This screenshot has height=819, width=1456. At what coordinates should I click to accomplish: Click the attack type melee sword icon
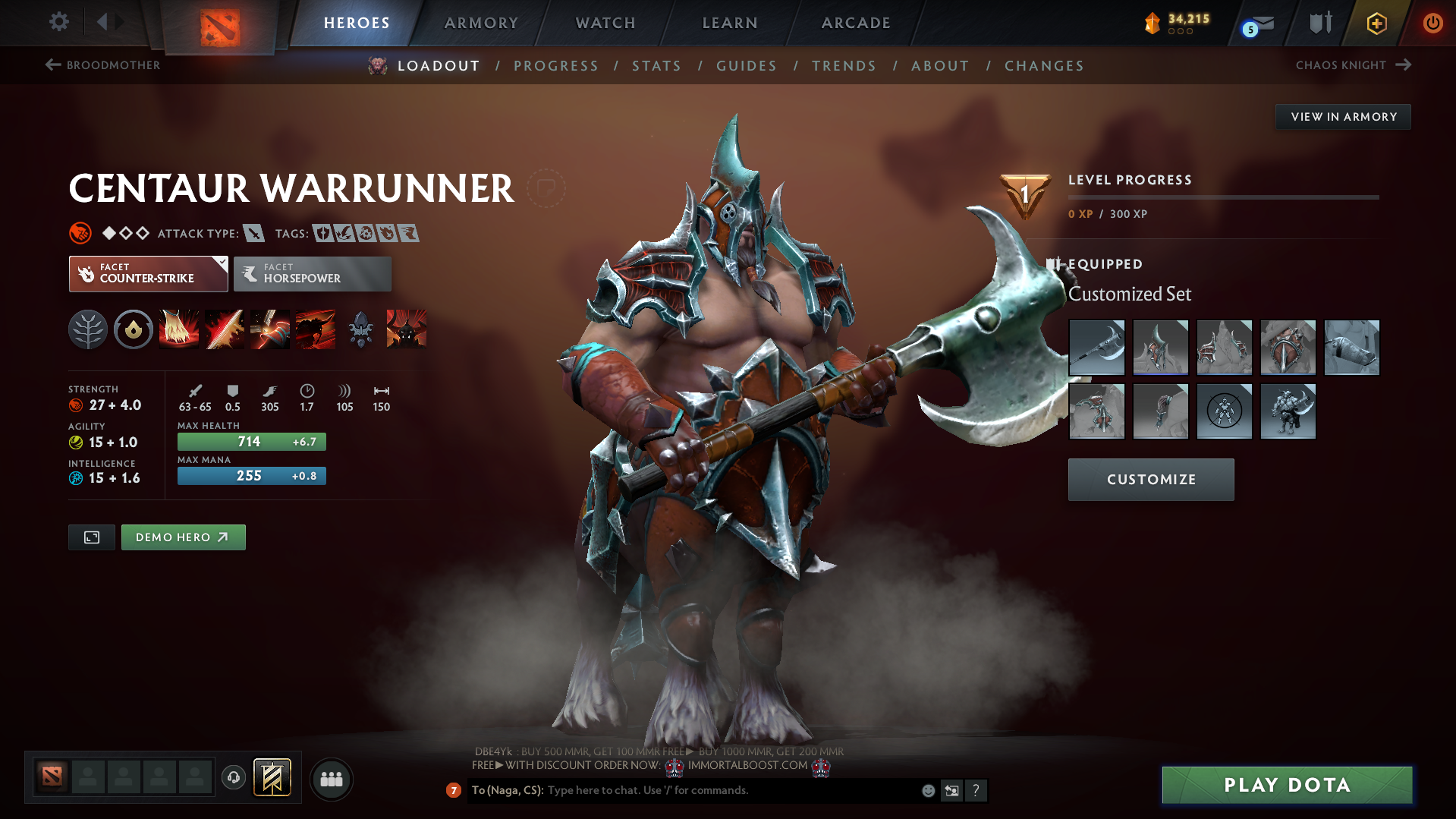(x=253, y=233)
